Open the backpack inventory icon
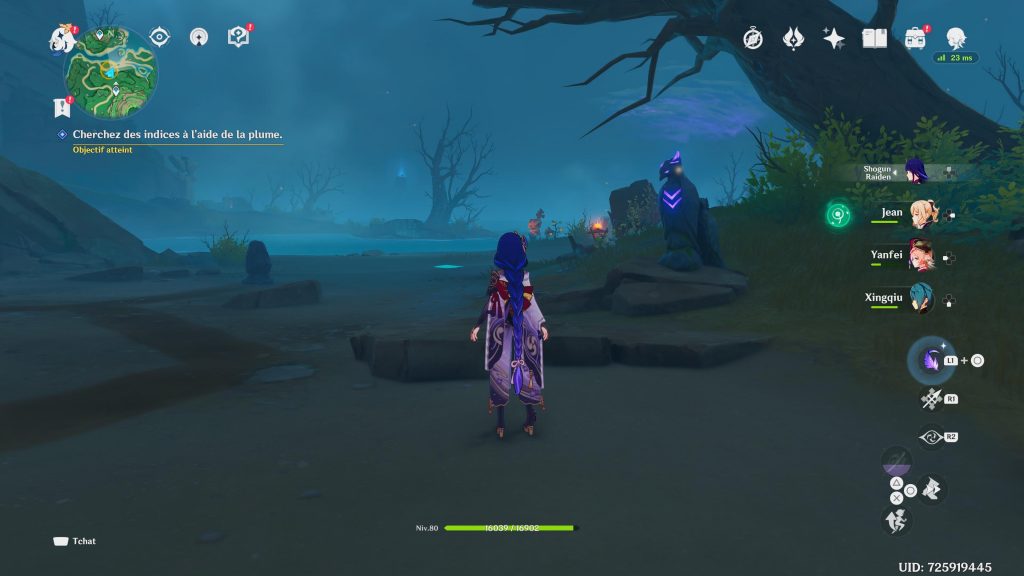 coord(915,38)
